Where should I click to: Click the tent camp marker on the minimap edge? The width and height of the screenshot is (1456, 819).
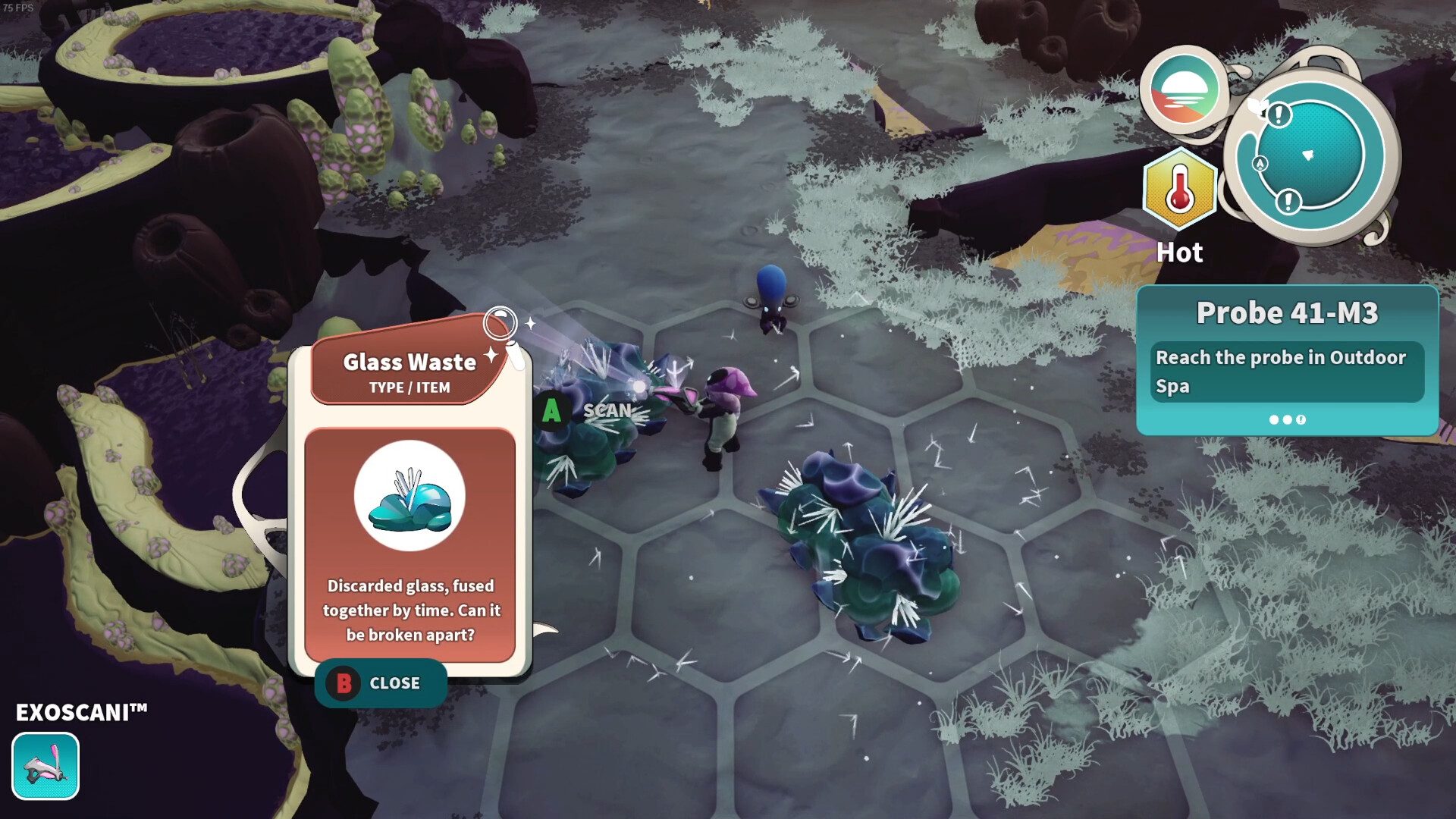tap(1260, 165)
